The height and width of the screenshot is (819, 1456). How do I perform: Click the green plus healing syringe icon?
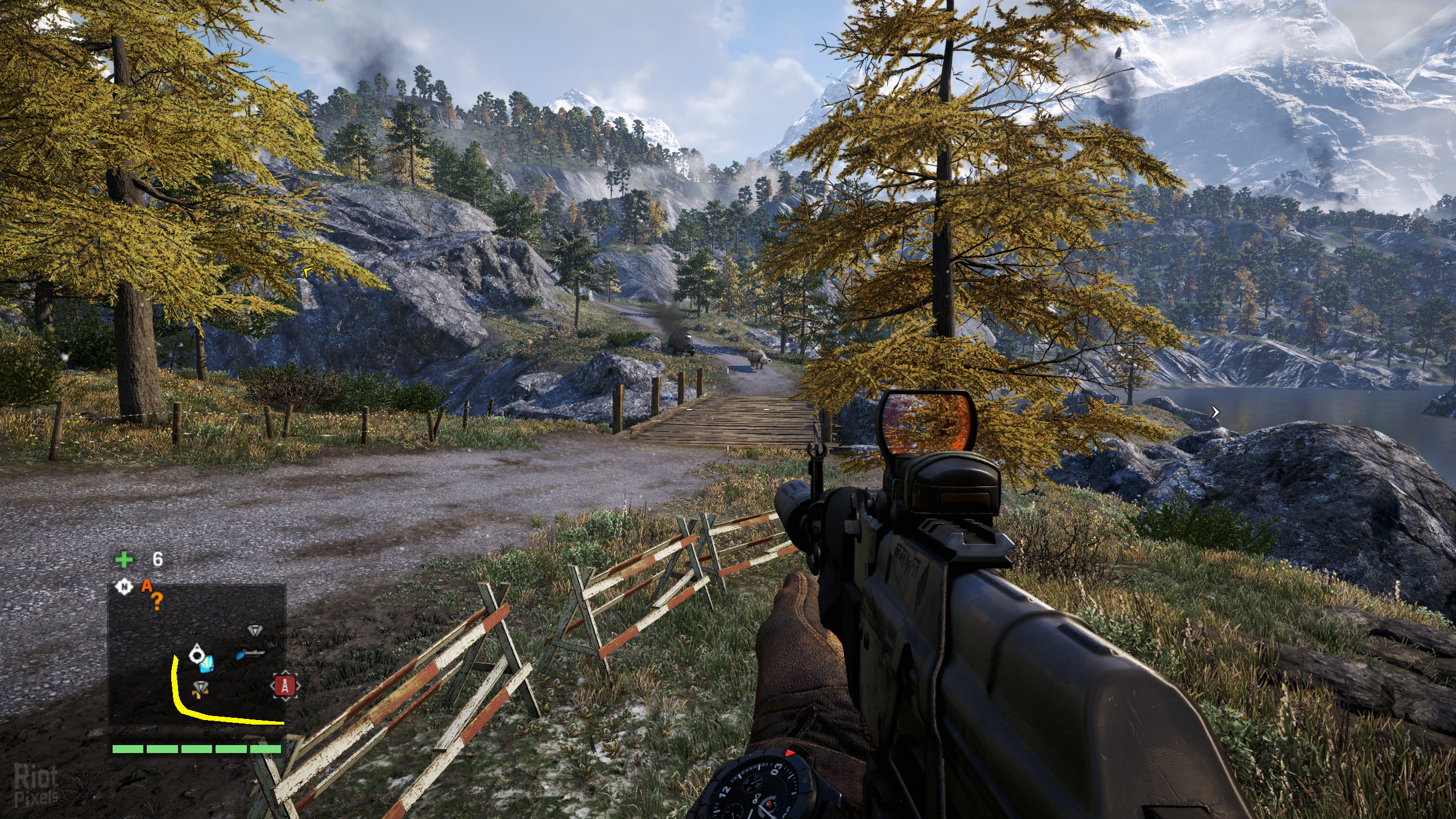click(123, 560)
